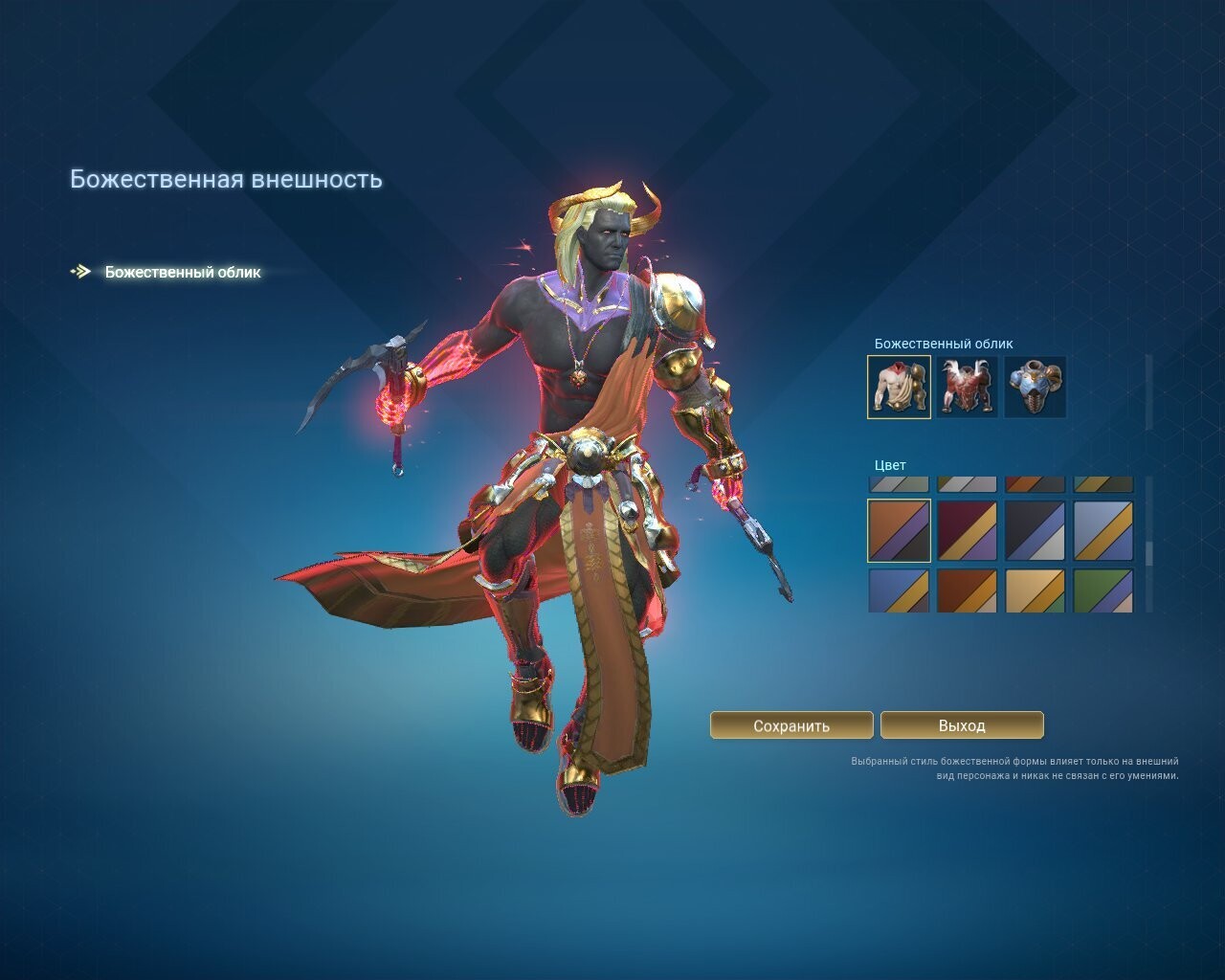
Task: Choose the red feathered divine look
Action: 967,387
